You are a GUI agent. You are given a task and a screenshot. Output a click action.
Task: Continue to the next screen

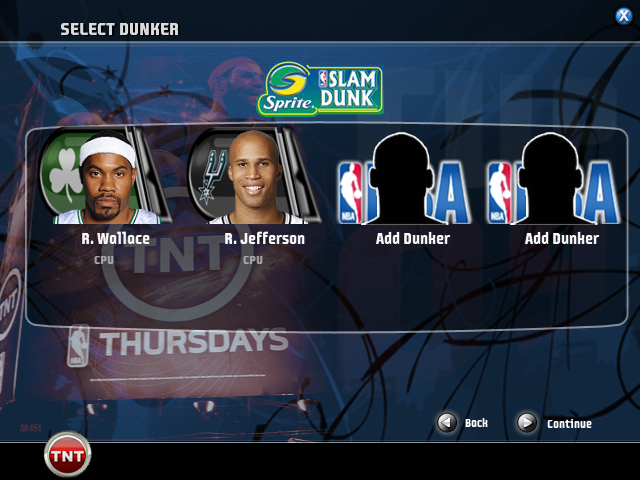tap(527, 423)
